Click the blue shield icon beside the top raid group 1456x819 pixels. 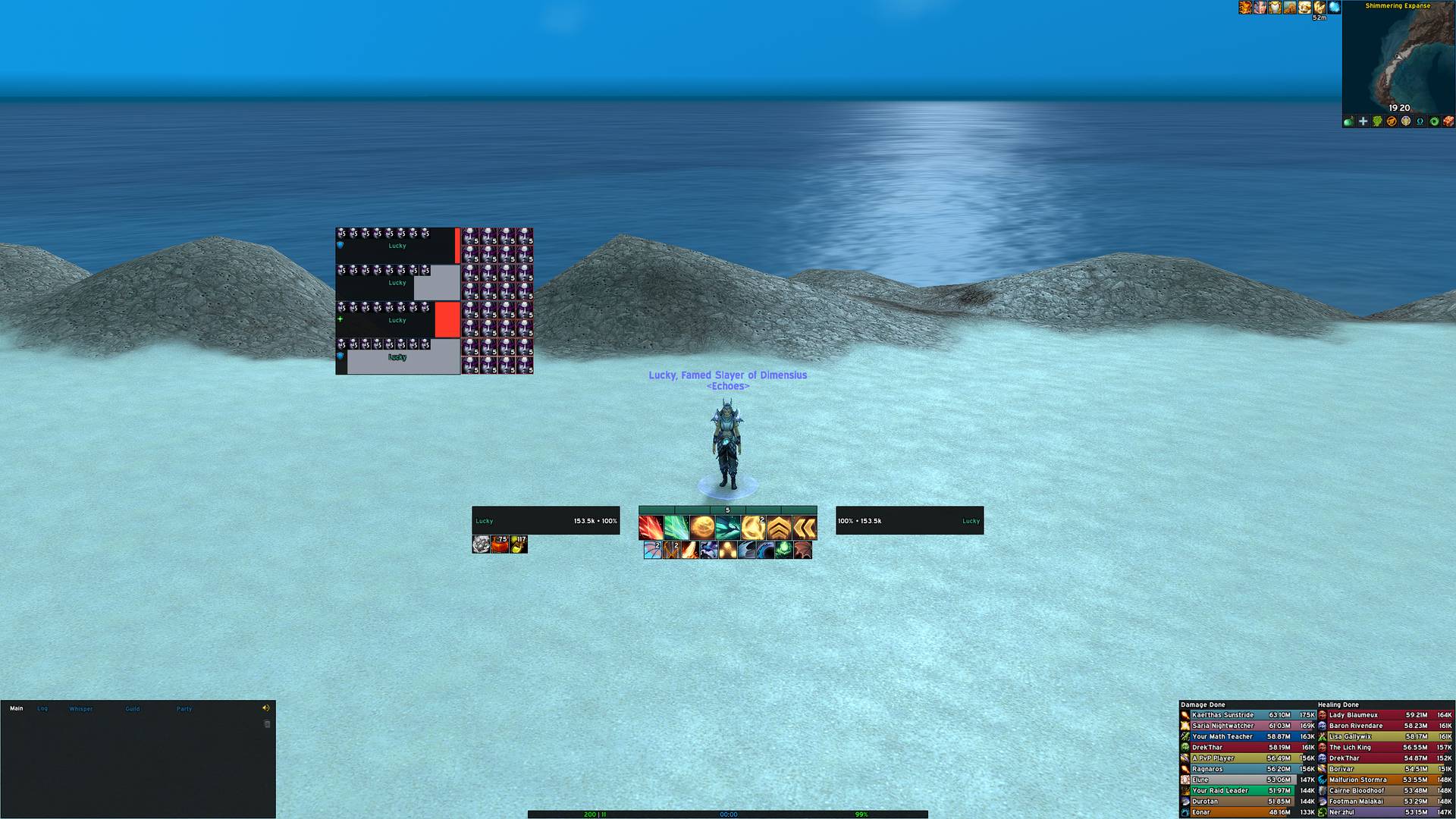[x=341, y=245]
